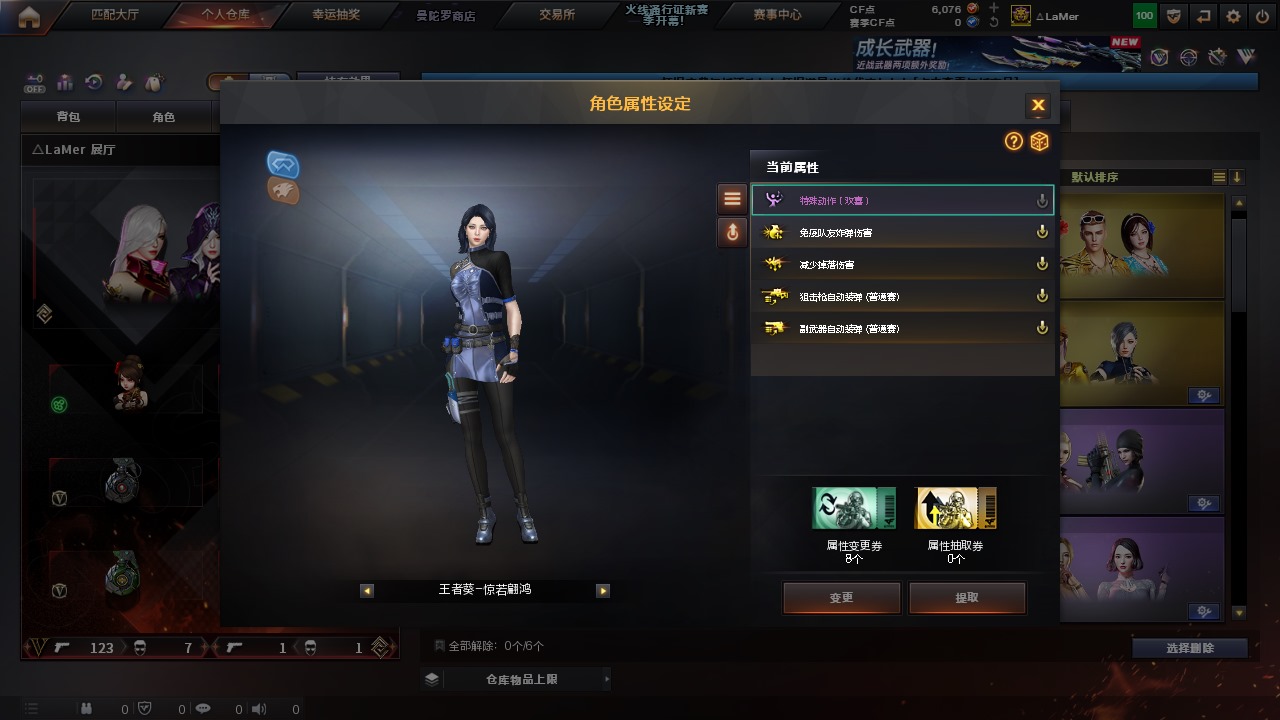The width and height of the screenshot is (1280, 720).
Task: Select the 特殊动作 attribute row
Action: 902,201
